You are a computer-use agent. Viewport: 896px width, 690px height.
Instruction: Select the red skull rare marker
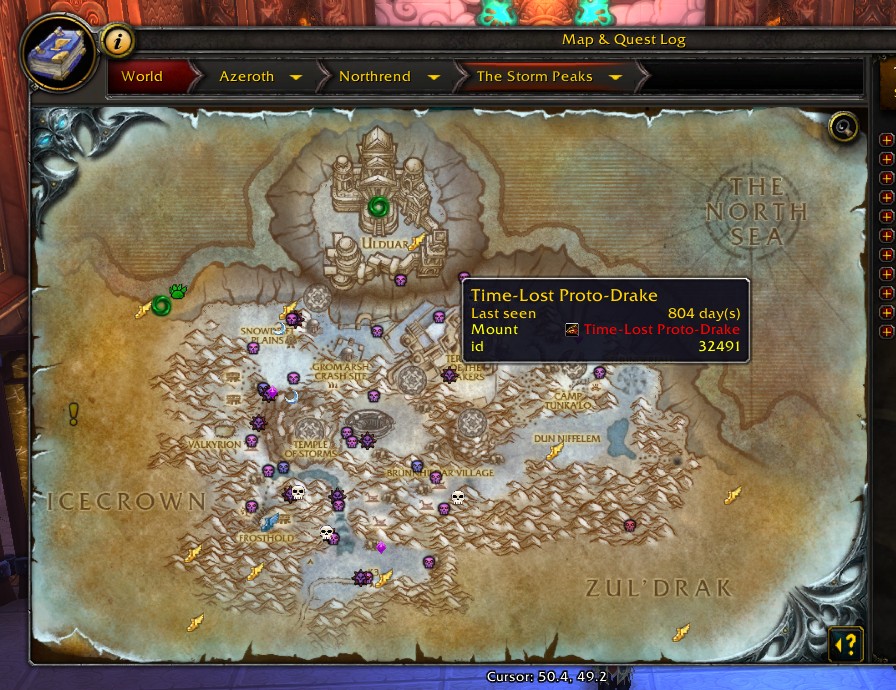[630, 525]
